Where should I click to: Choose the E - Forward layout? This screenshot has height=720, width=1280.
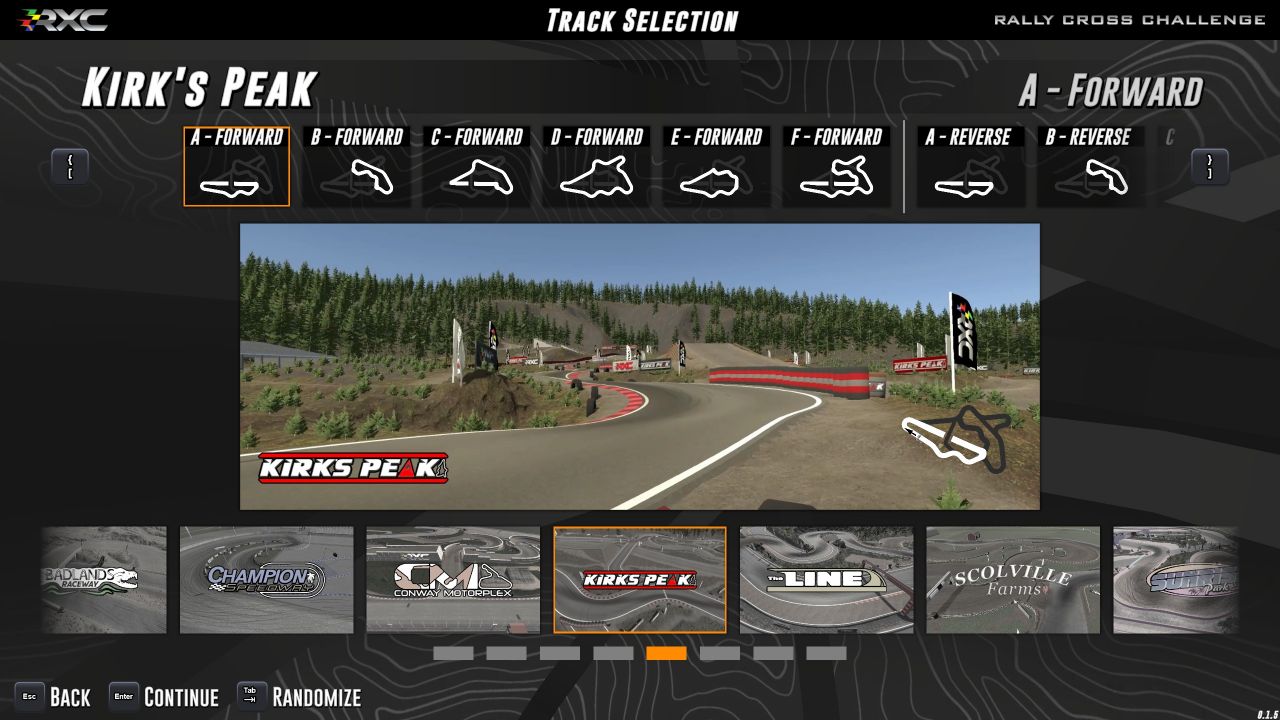tap(717, 167)
